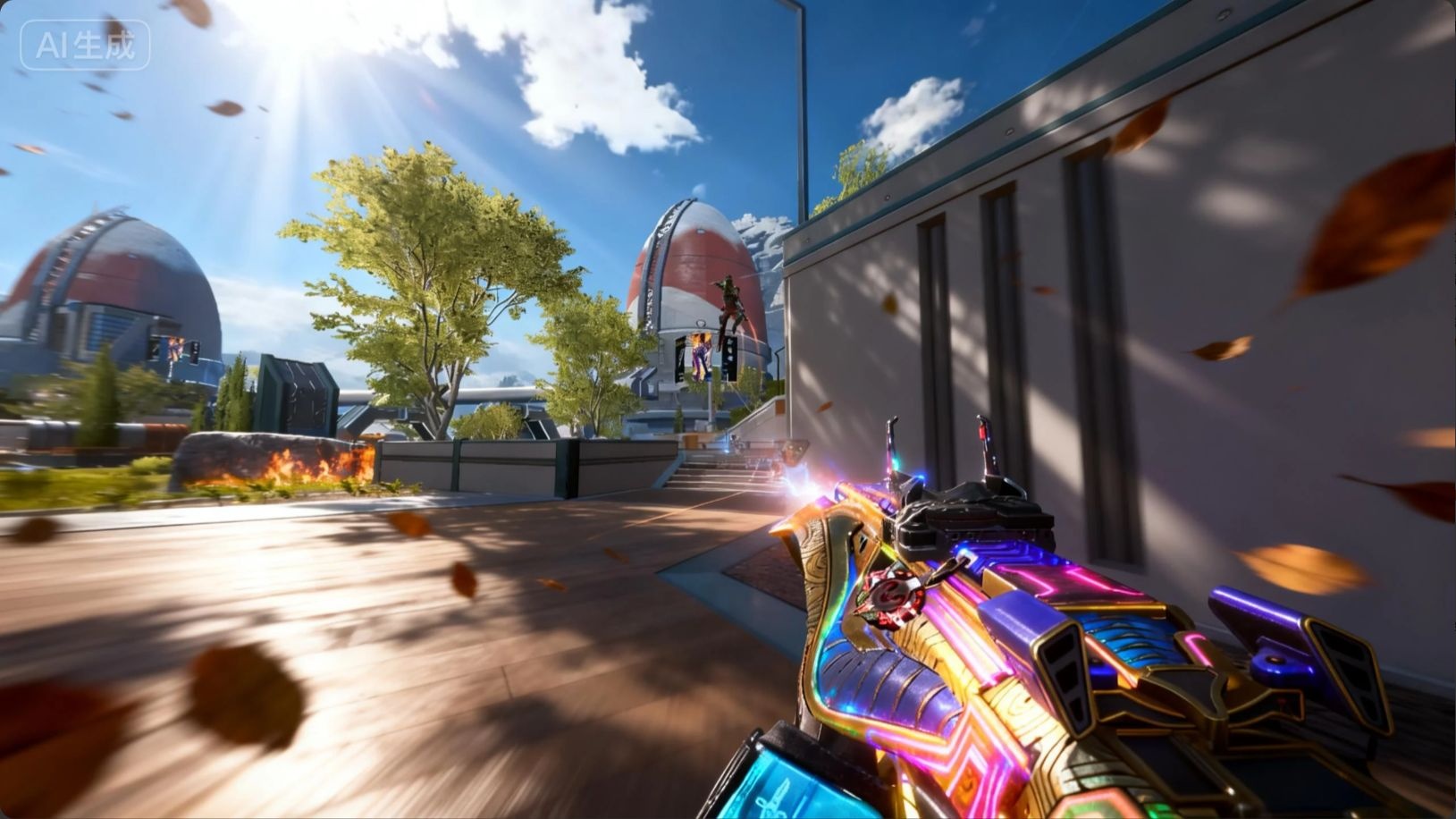1456x819 pixels.
Task: Click the AI生成 label badge
Action: (x=85, y=46)
